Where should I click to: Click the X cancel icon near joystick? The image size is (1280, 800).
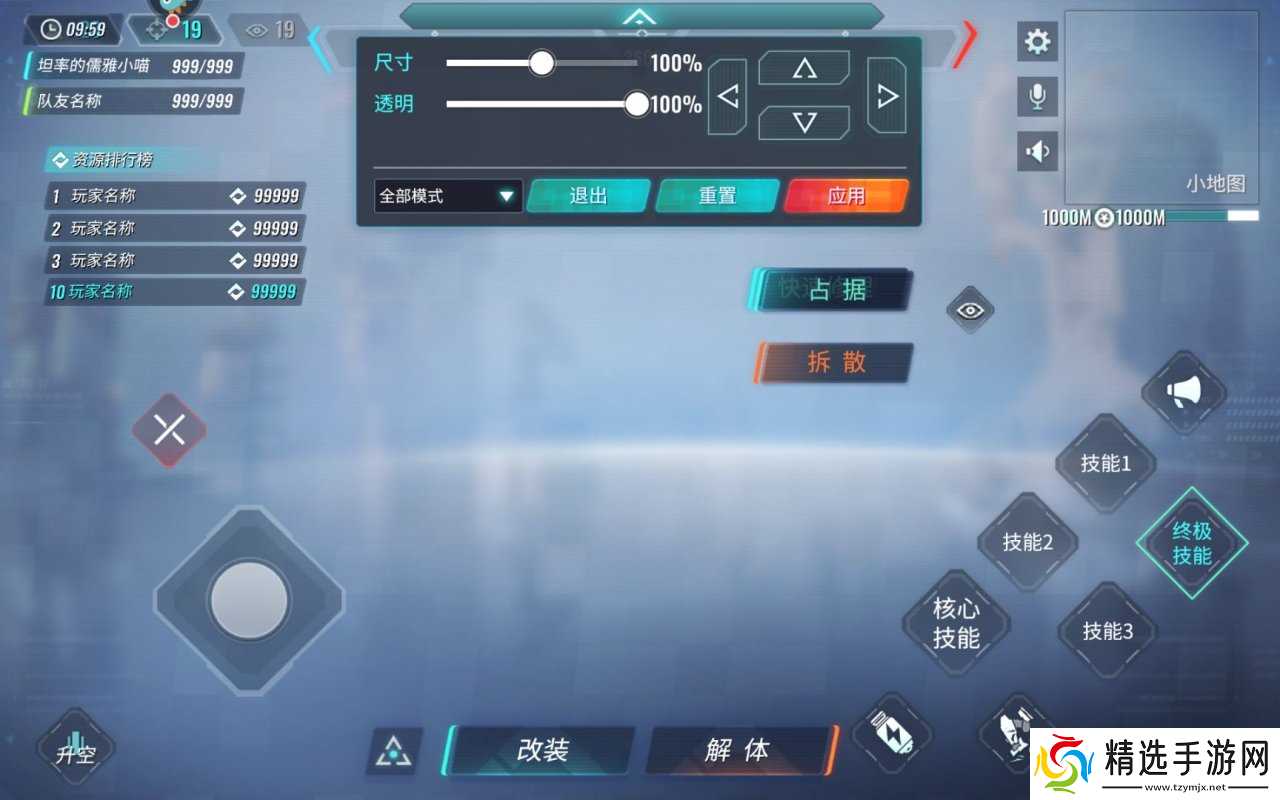tap(169, 430)
